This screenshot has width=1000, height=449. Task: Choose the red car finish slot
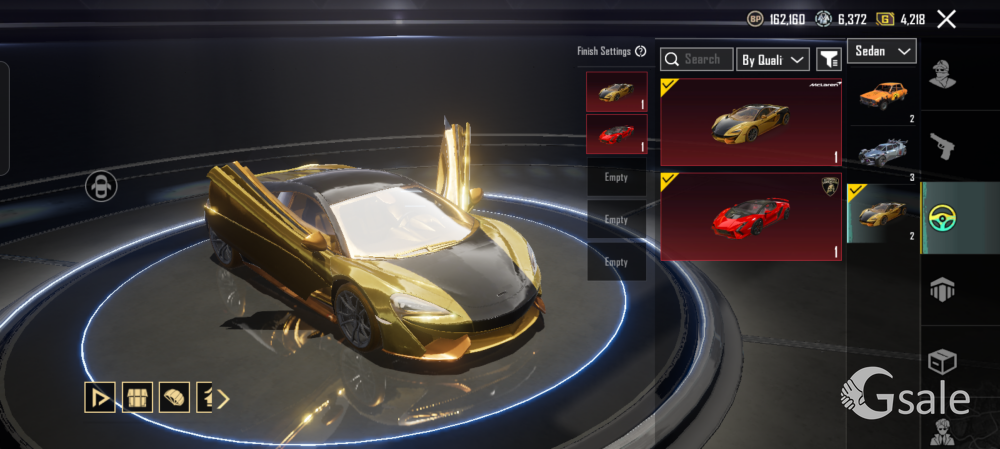point(616,134)
